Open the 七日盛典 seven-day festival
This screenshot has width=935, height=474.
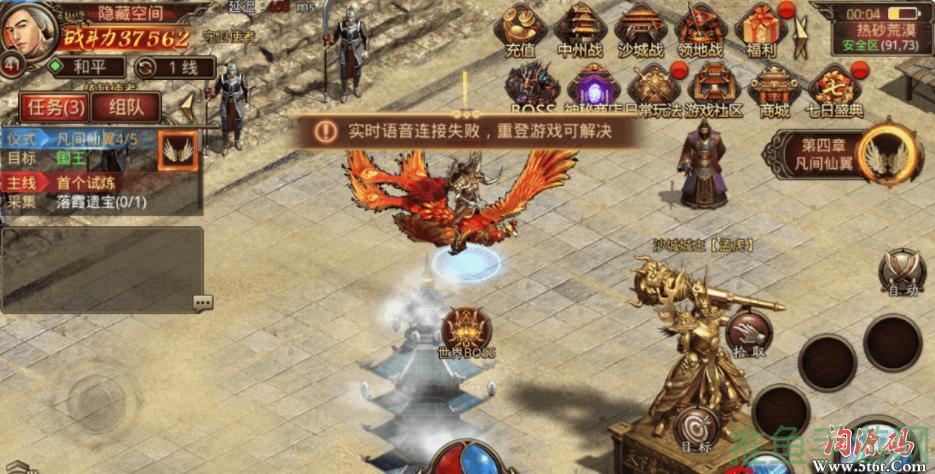pyautogui.click(x=834, y=89)
